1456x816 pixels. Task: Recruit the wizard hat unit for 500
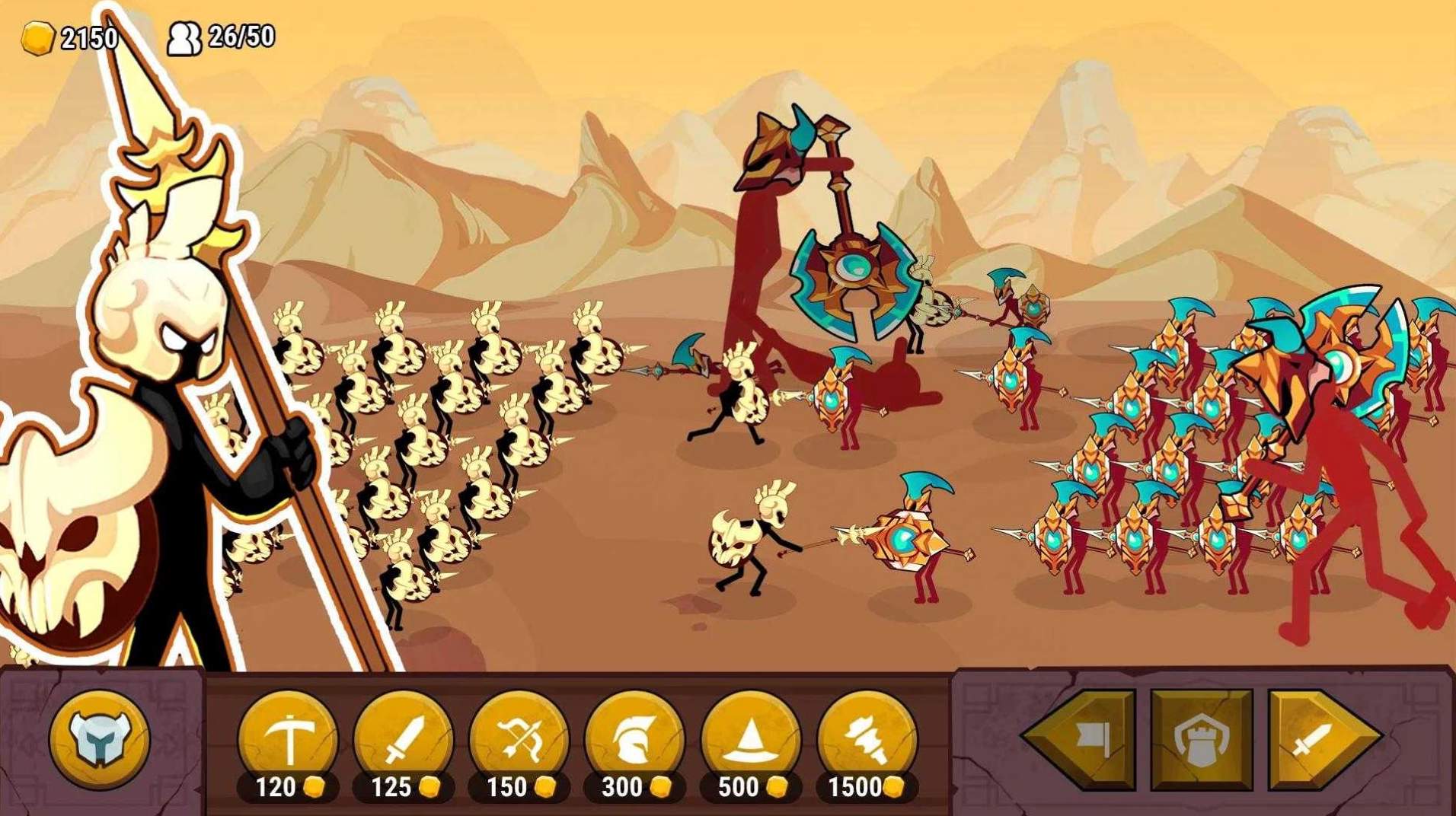[751, 738]
